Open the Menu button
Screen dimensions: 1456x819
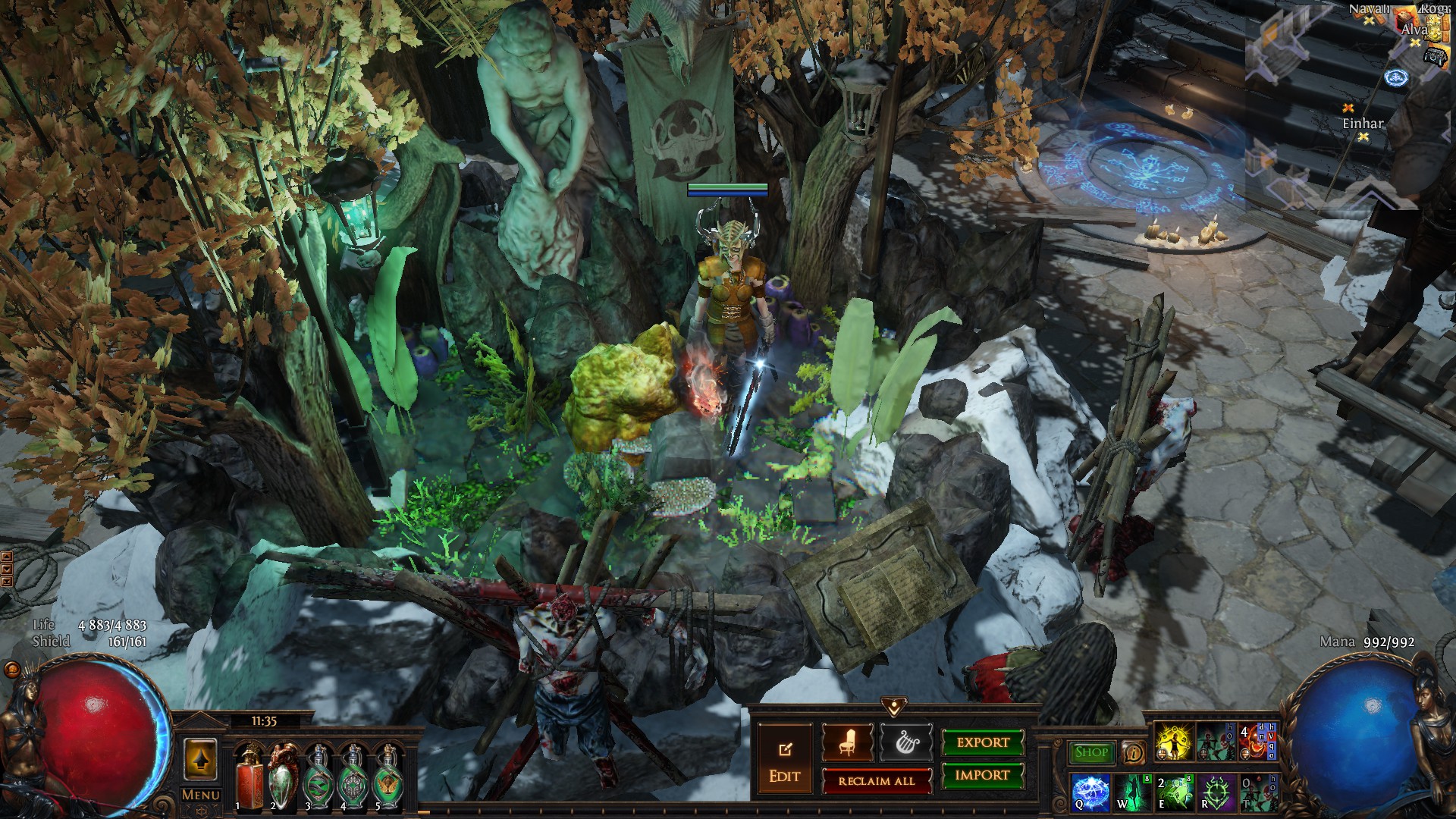[201, 795]
